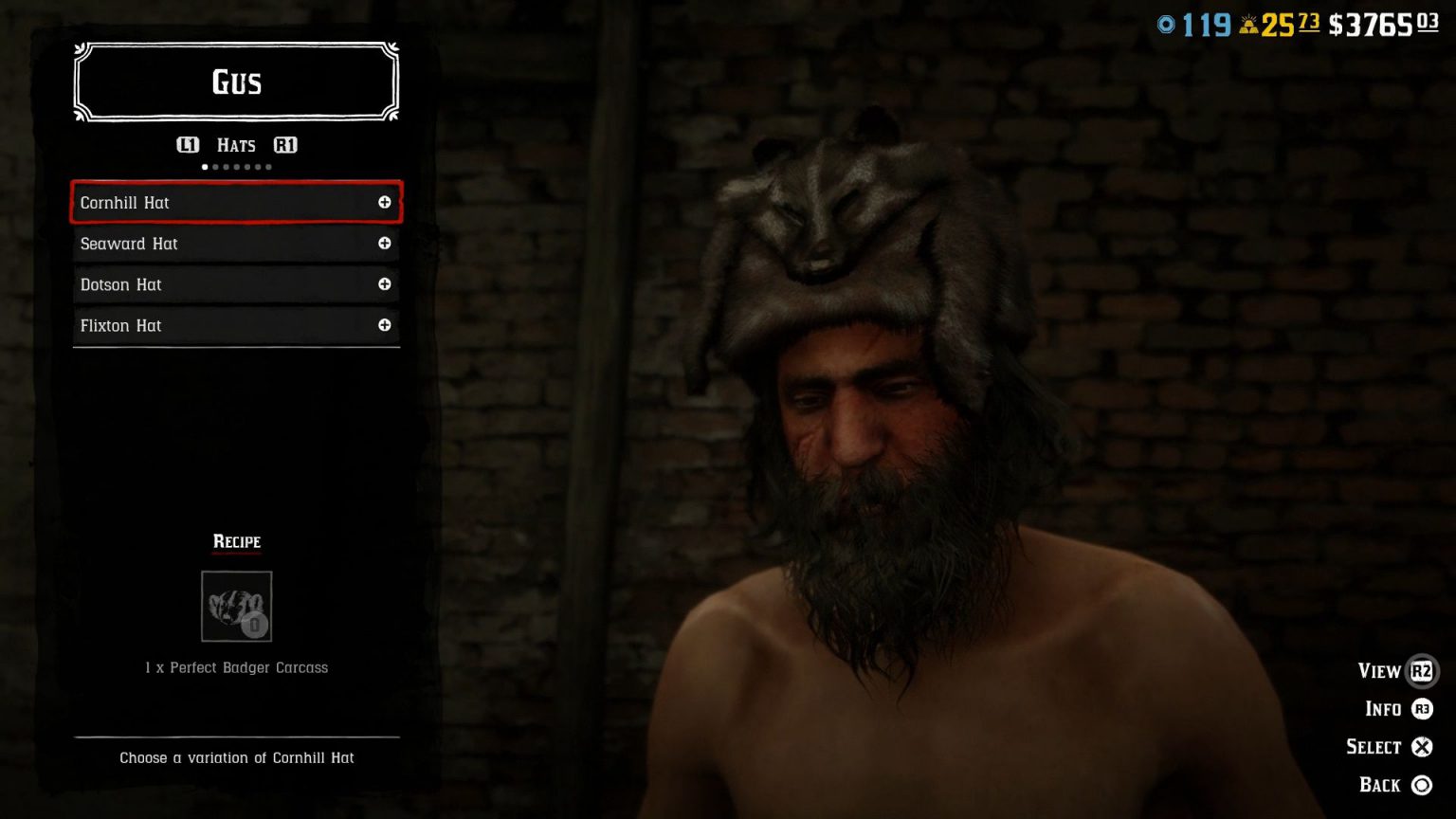Click the plus icon beside Dotson Hat
Image resolution: width=1456 pixels, height=819 pixels.
[x=385, y=284]
